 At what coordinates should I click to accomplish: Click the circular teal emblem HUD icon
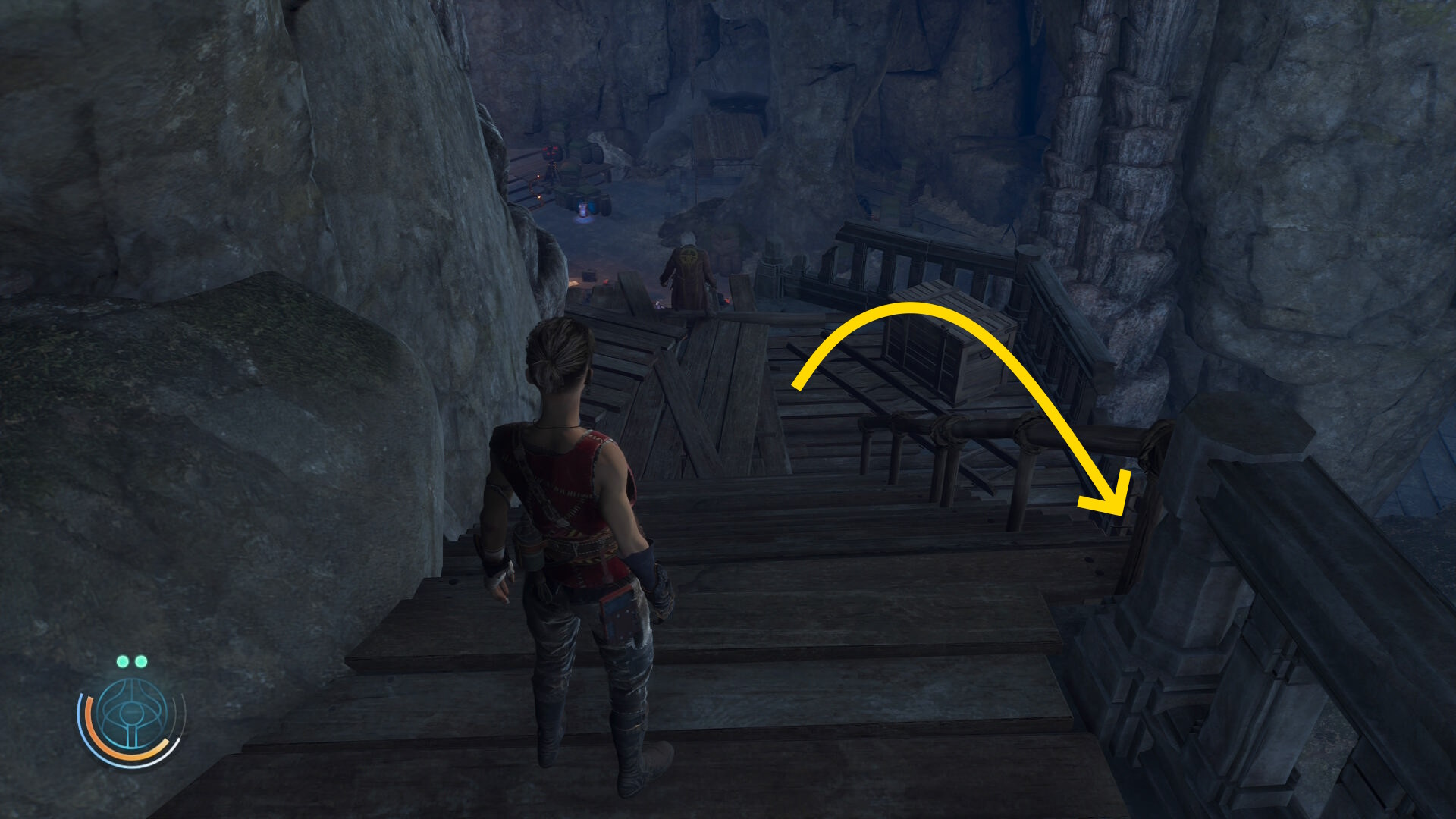point(132,714)
